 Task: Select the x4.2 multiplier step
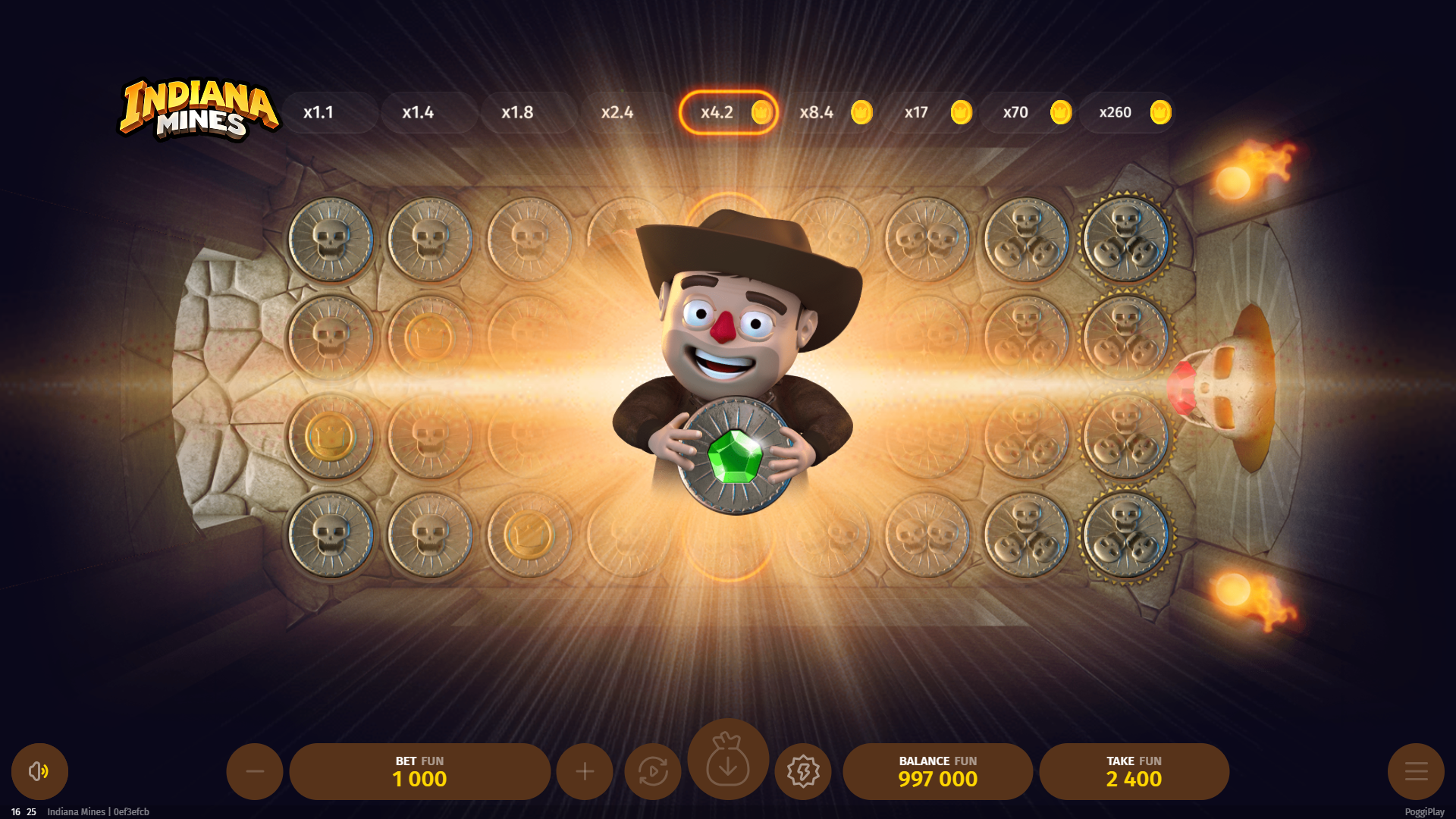pos(728,112)
